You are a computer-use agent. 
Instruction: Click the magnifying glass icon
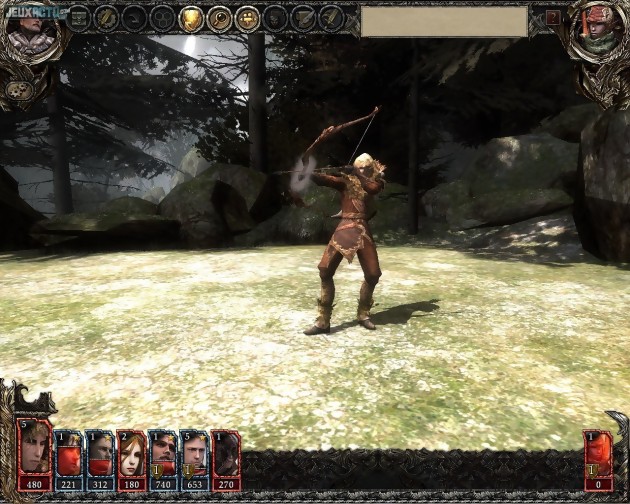click(219, 18)
